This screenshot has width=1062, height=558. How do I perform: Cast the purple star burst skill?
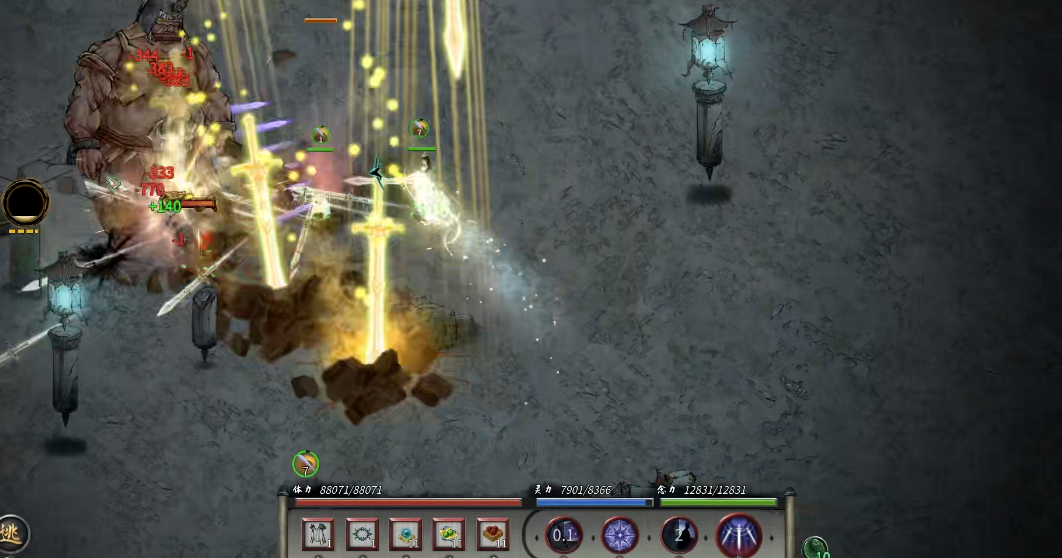[x=620, y=535]
